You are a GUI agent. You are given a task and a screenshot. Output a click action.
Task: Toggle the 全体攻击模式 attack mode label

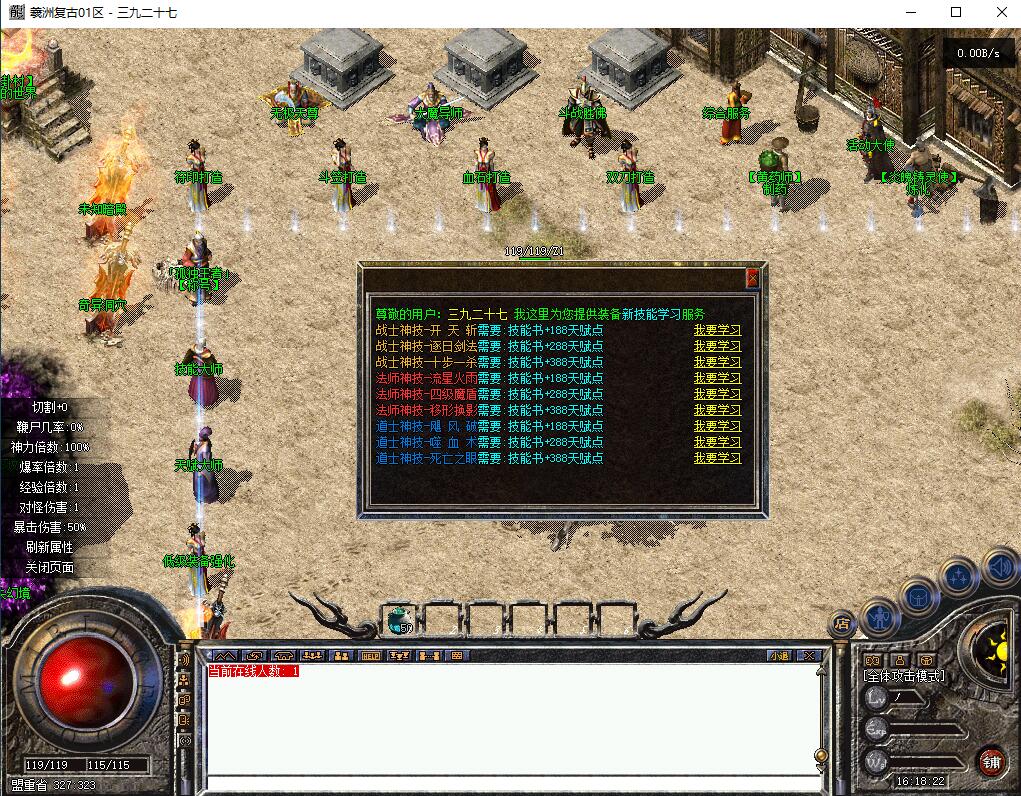click(904, 676)
